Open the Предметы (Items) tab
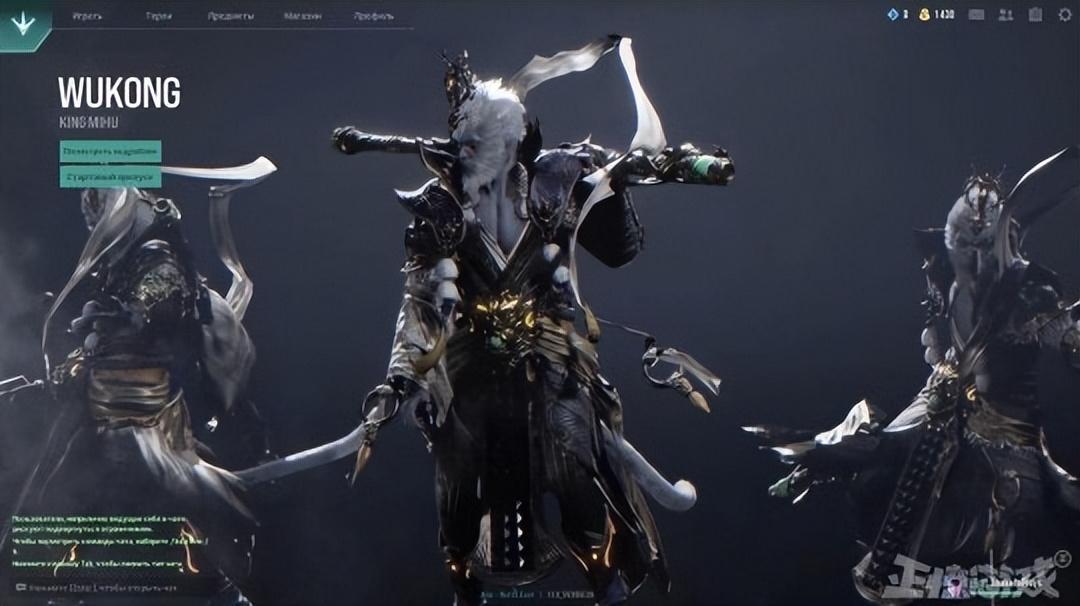Image resolution: width=1080 pixels, height=606 pixels. tap(230, 16)
